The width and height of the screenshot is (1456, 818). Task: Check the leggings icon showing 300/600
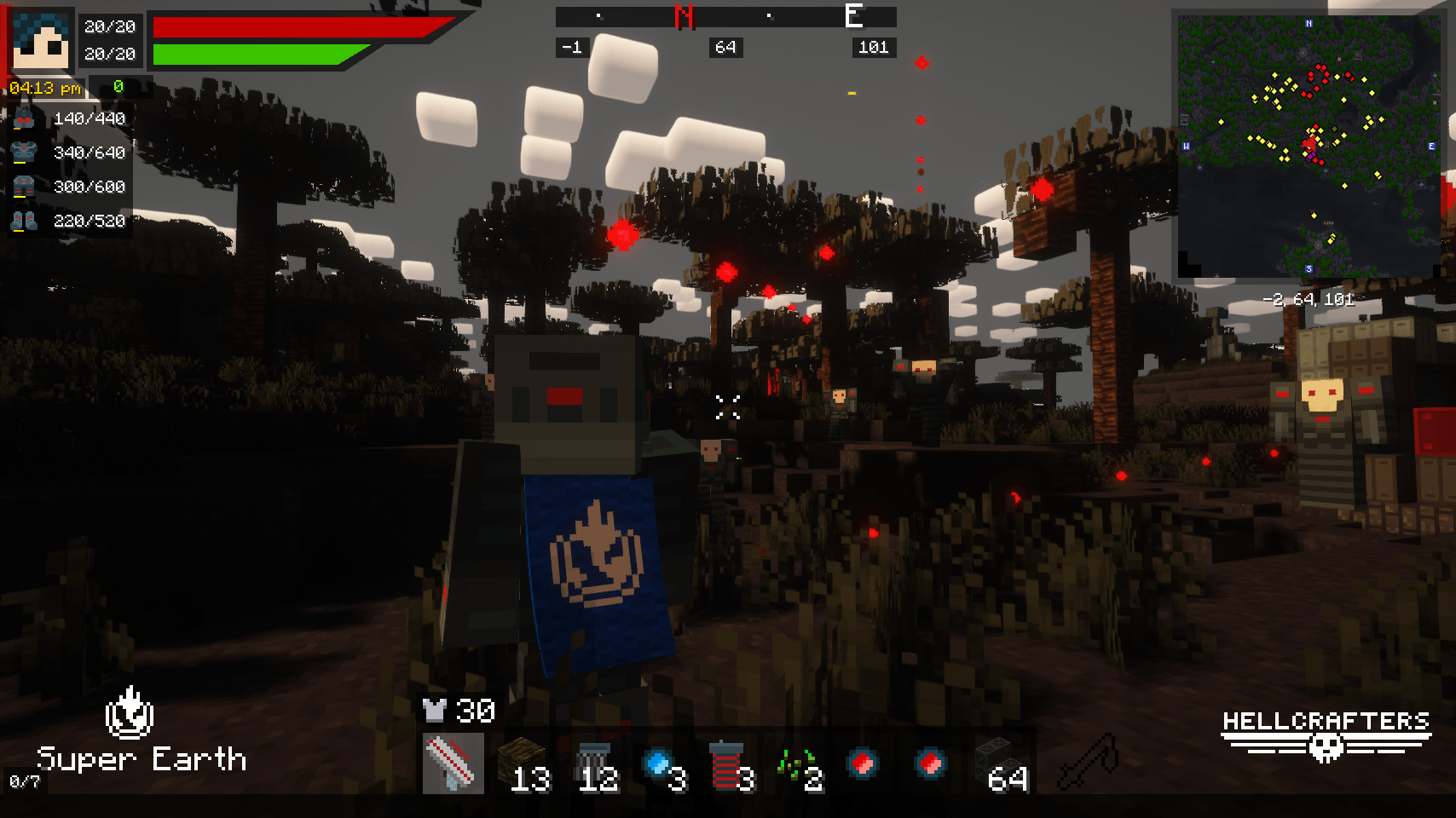point(24,187)
